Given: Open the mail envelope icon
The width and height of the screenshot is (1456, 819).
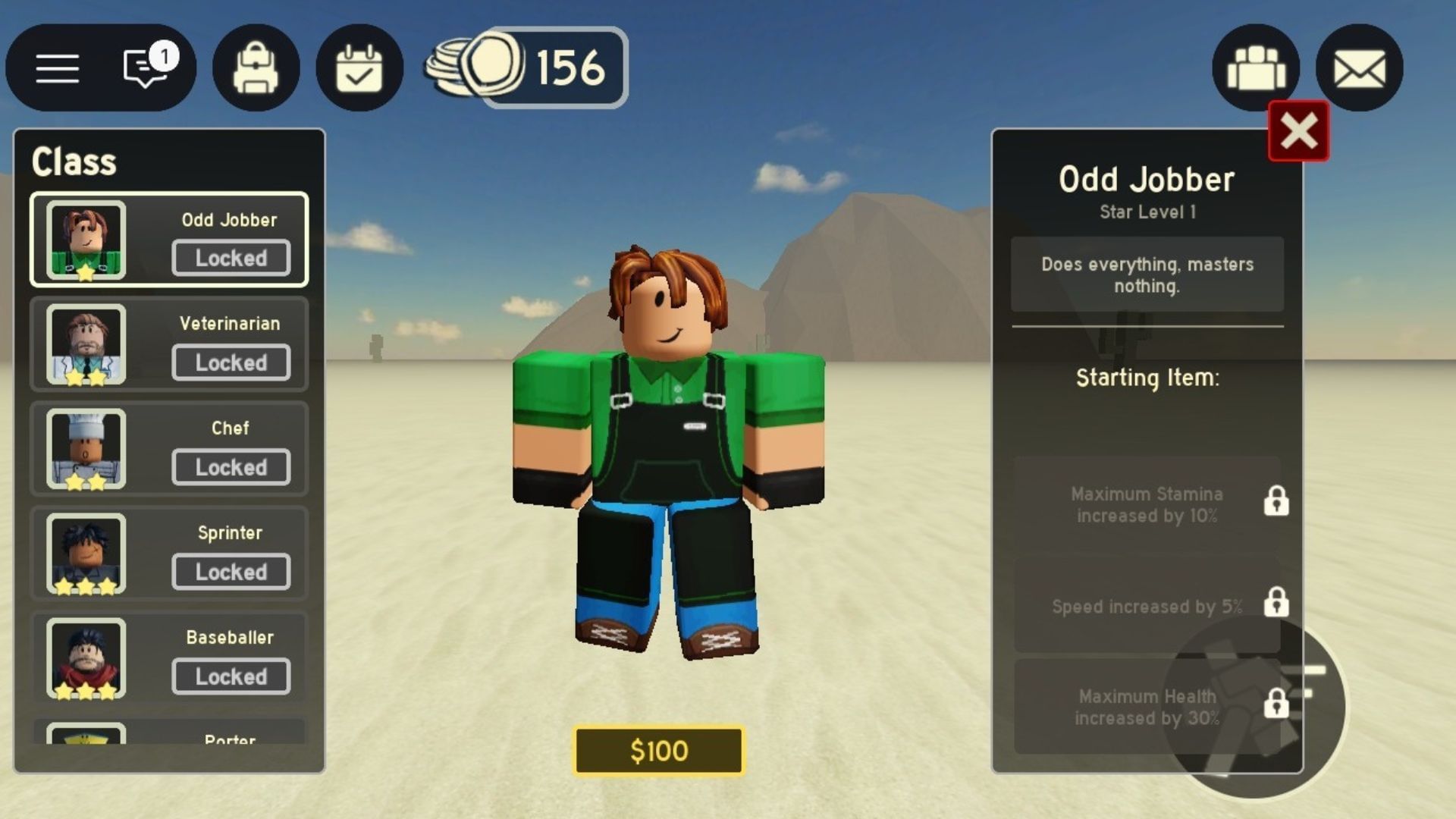Looking at the screenshot, I should [x=1357, y=68].
